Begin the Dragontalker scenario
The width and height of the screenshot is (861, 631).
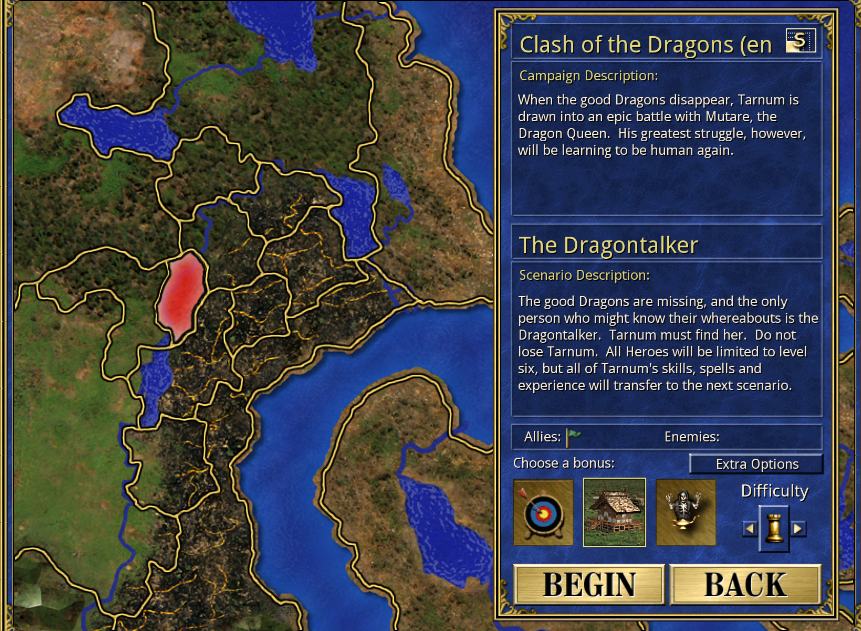[589, 585]
